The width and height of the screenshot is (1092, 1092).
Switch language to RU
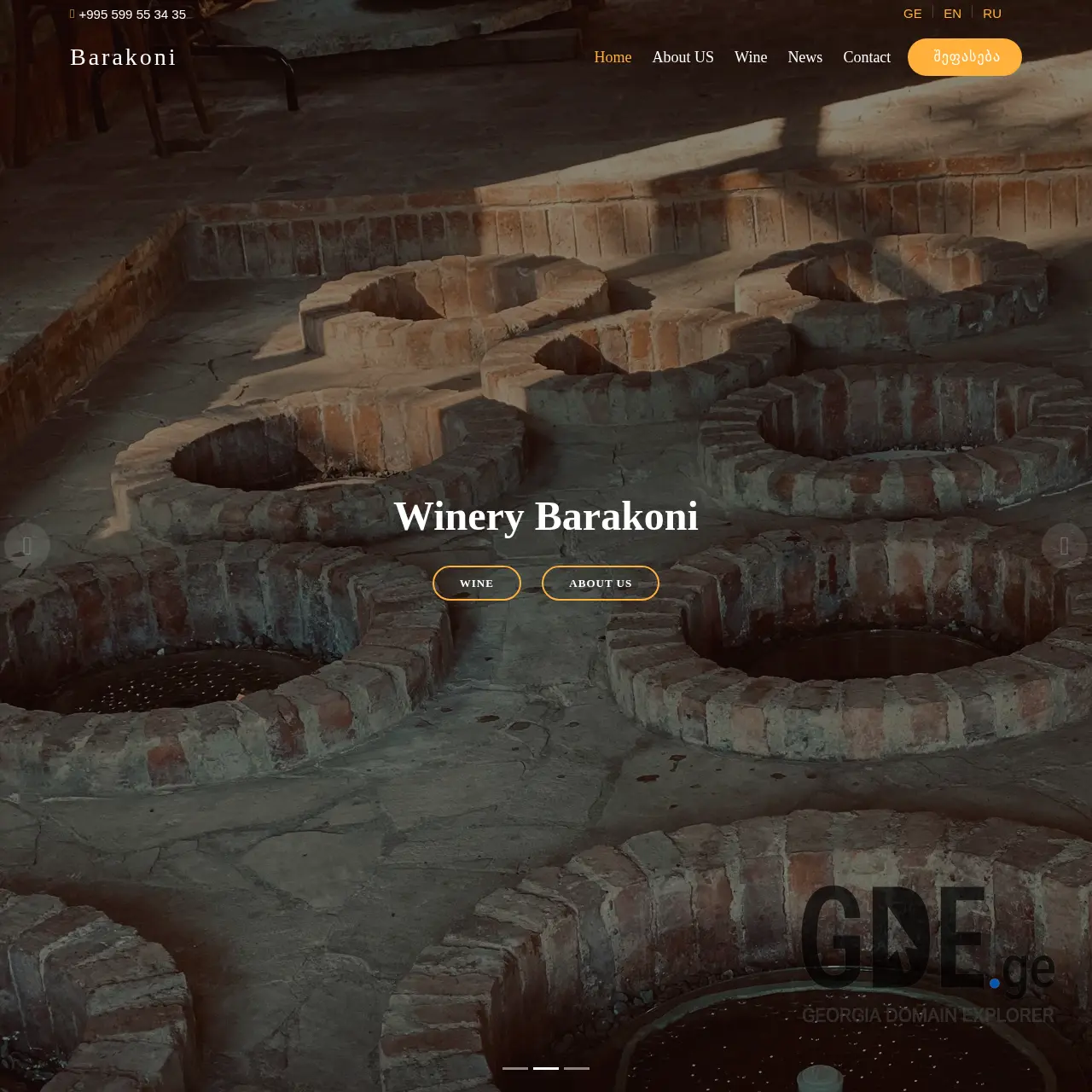[x=991, y=13]
